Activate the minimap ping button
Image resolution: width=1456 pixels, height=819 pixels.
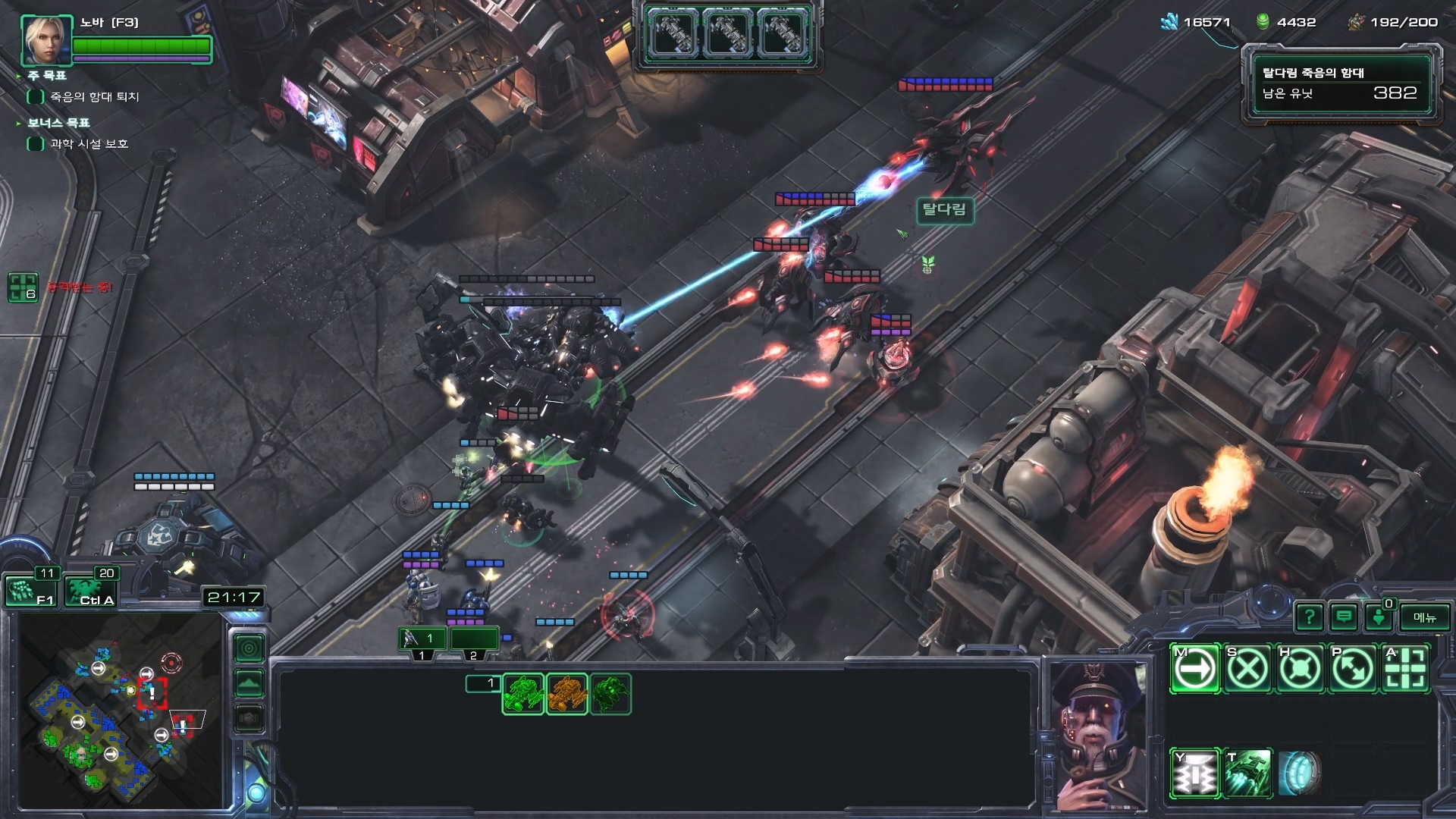[249, 648]
